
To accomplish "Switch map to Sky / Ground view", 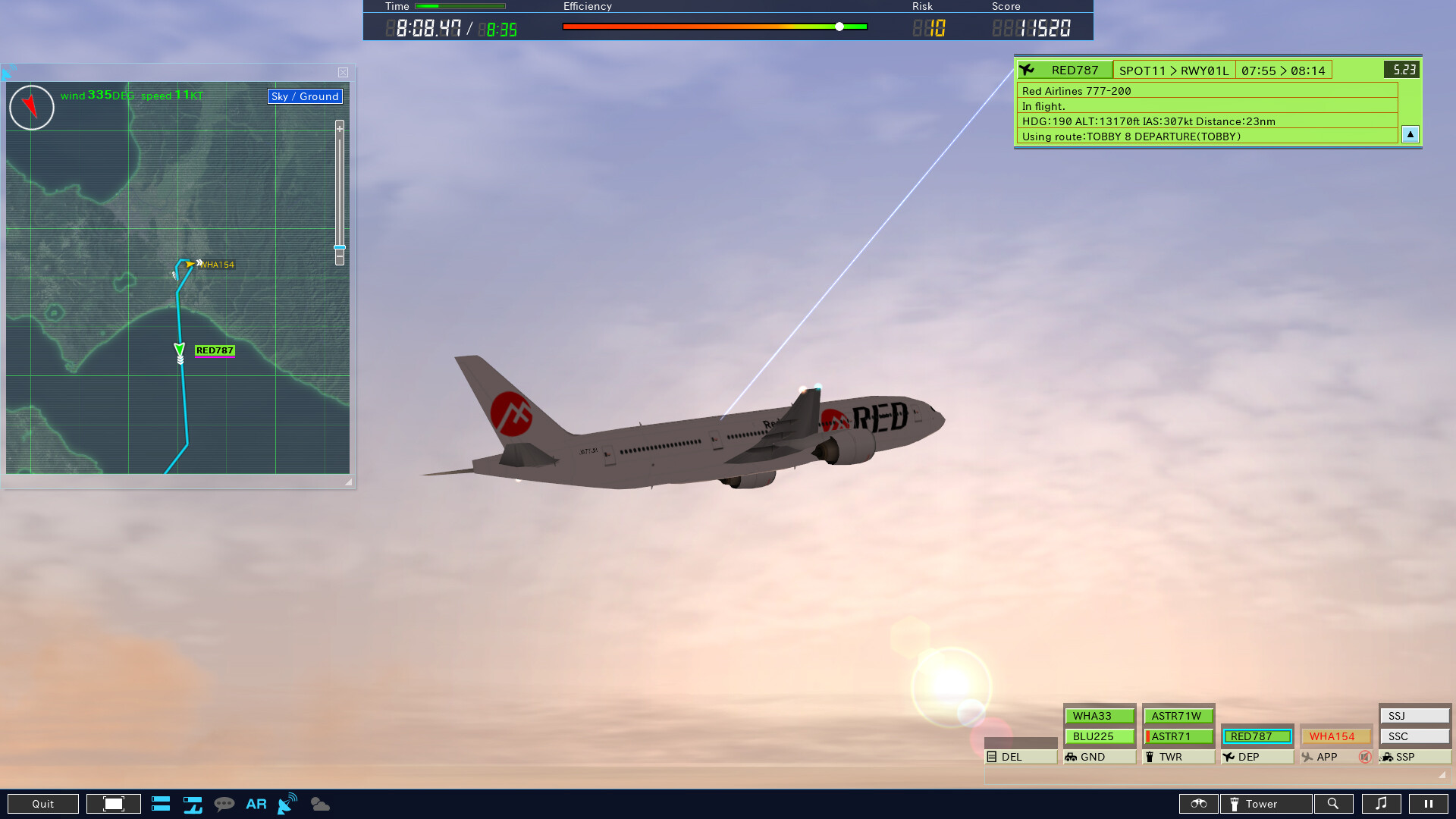I will click(x=304, y=96).
